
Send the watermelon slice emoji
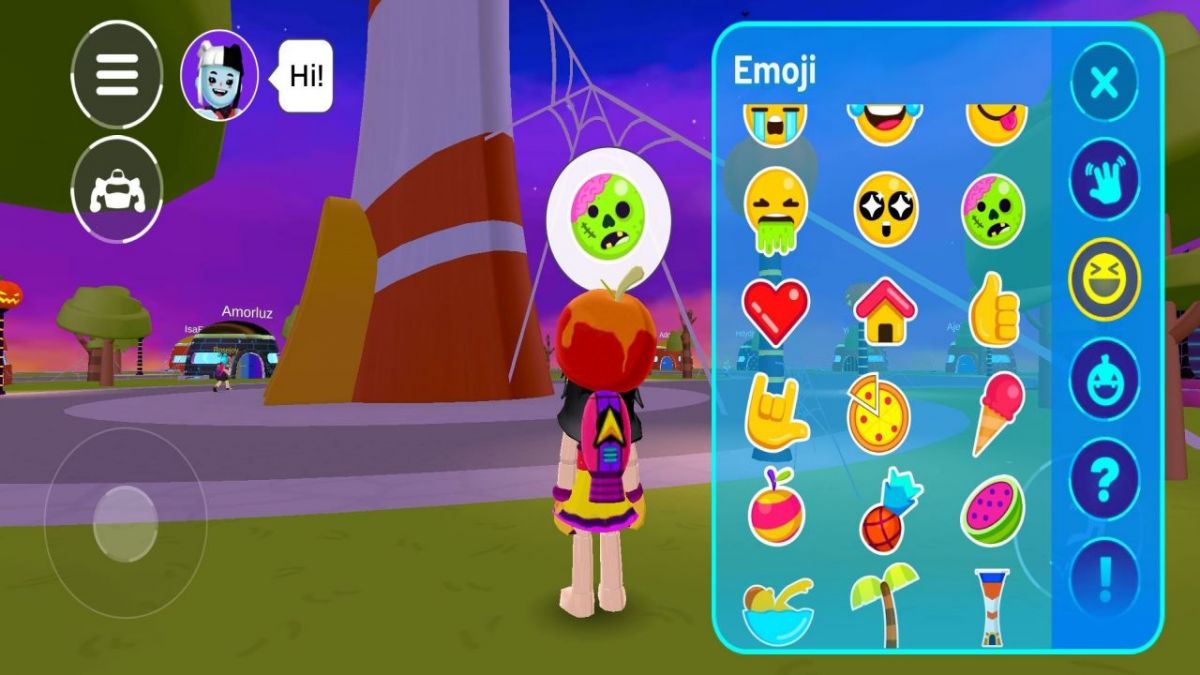pyautogui.click(x=992, y=510)
